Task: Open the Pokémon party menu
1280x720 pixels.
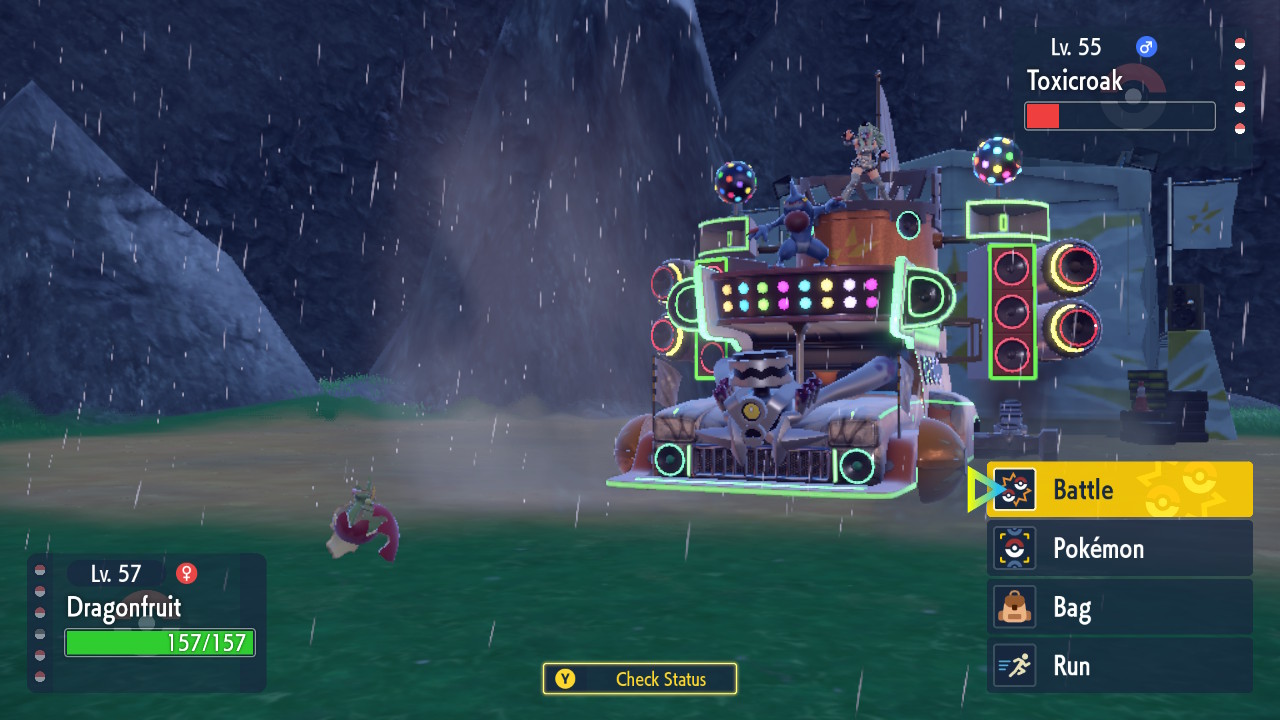Action: coord(1119,548)
